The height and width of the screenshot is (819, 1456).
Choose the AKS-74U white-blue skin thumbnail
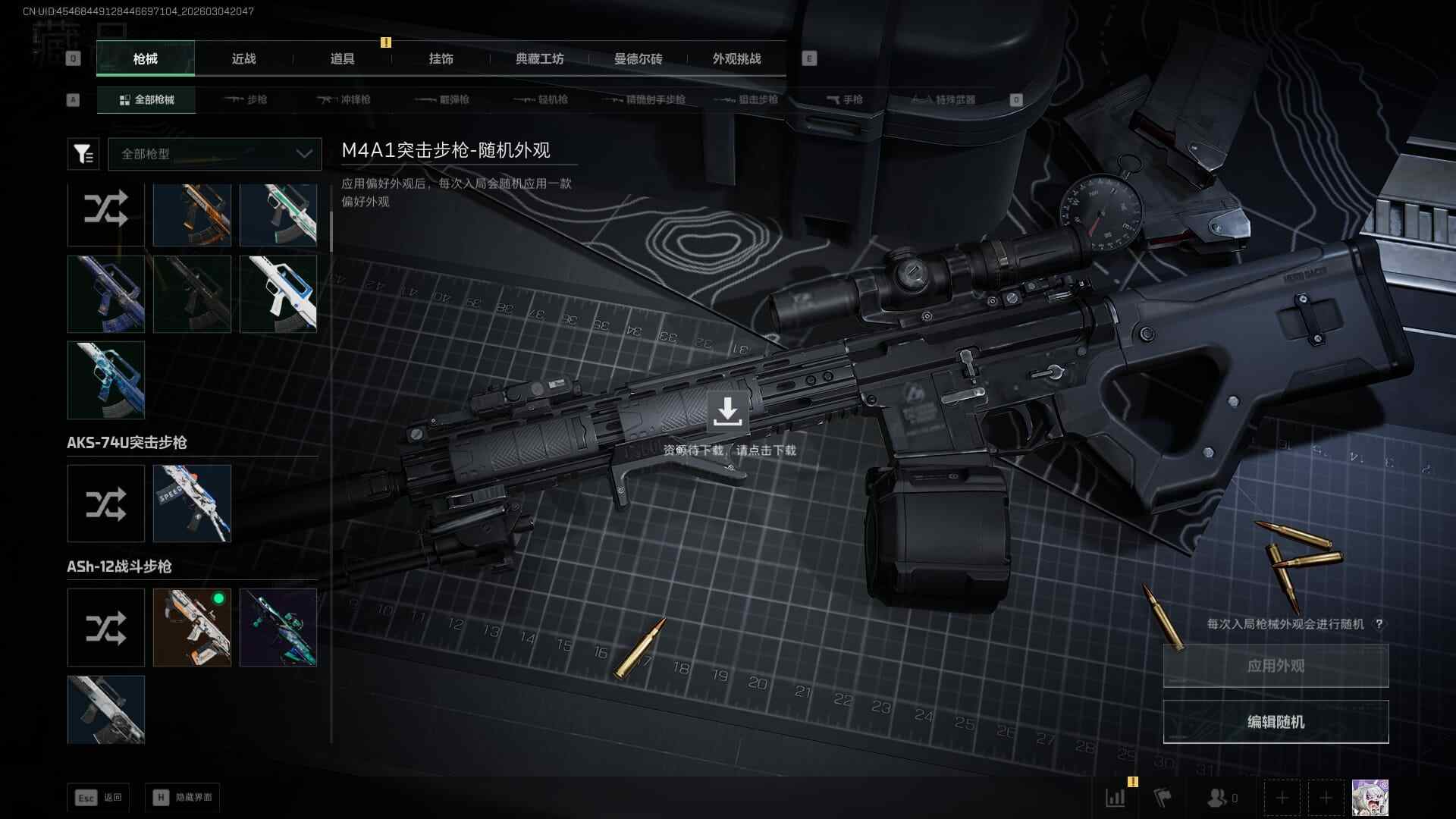(192, 504)
